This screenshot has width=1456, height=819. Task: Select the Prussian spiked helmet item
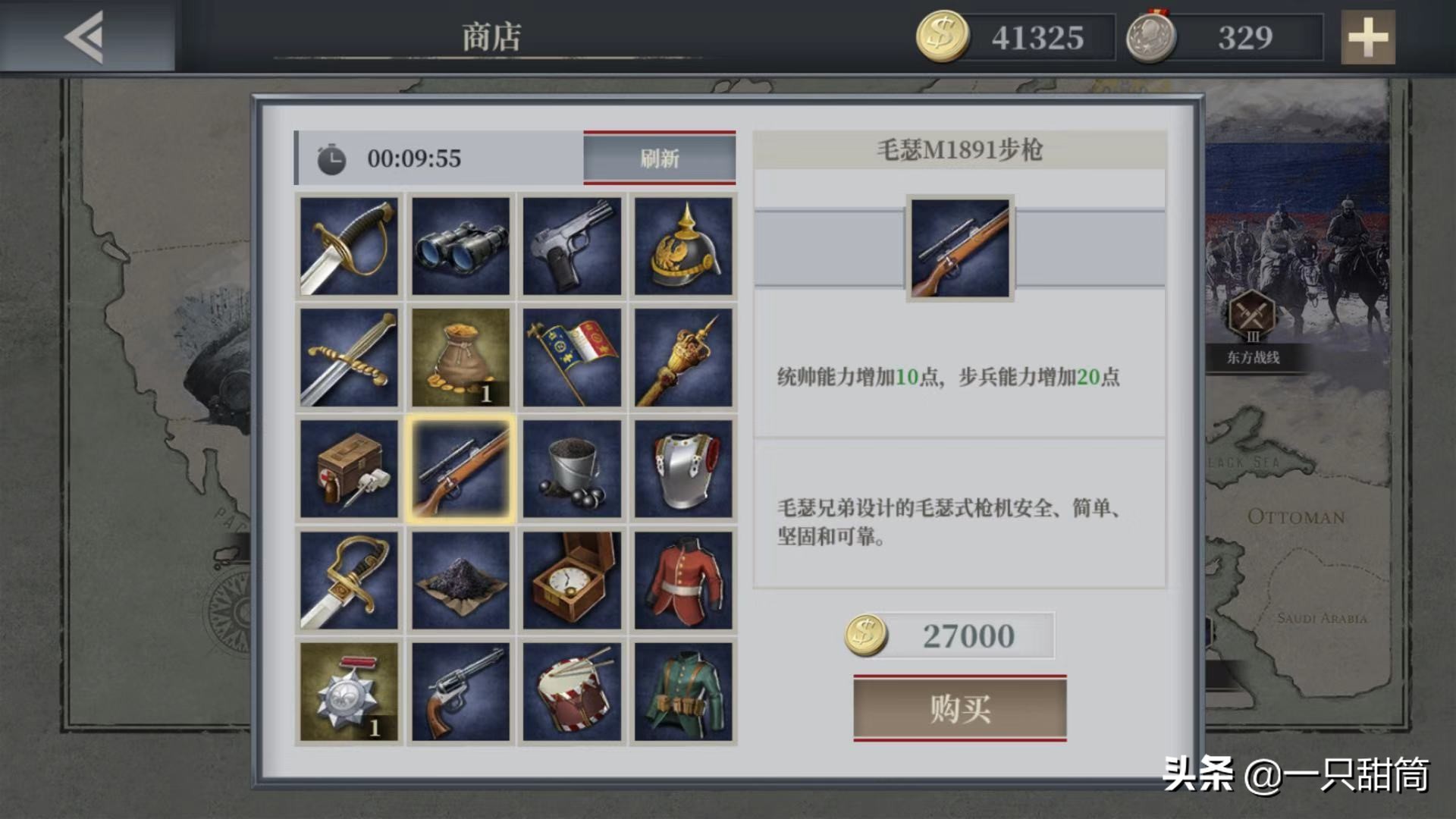pyautogui.click(x=682, y=245)
